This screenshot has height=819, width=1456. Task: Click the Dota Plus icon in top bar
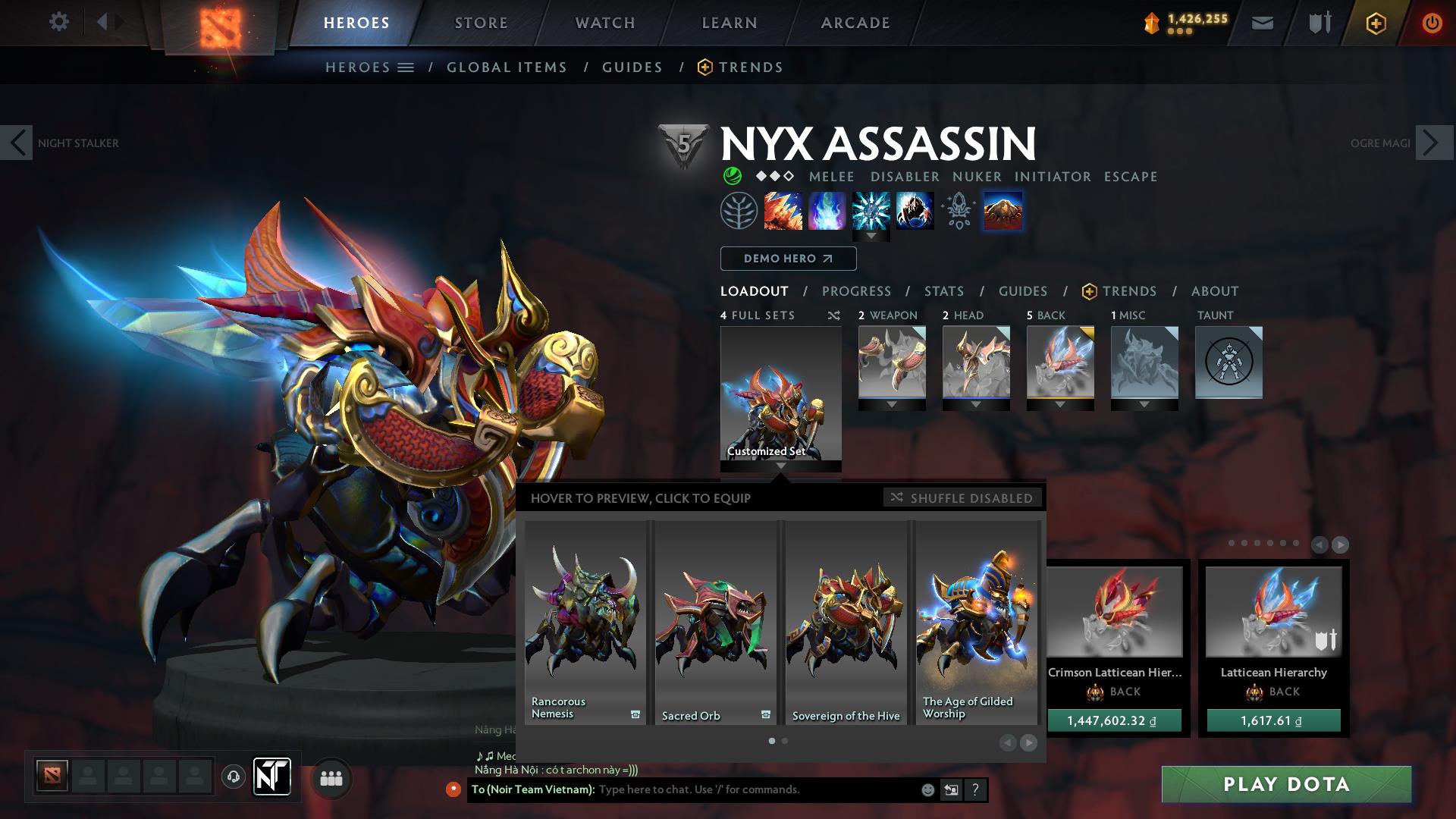[x=1377, y=22]
